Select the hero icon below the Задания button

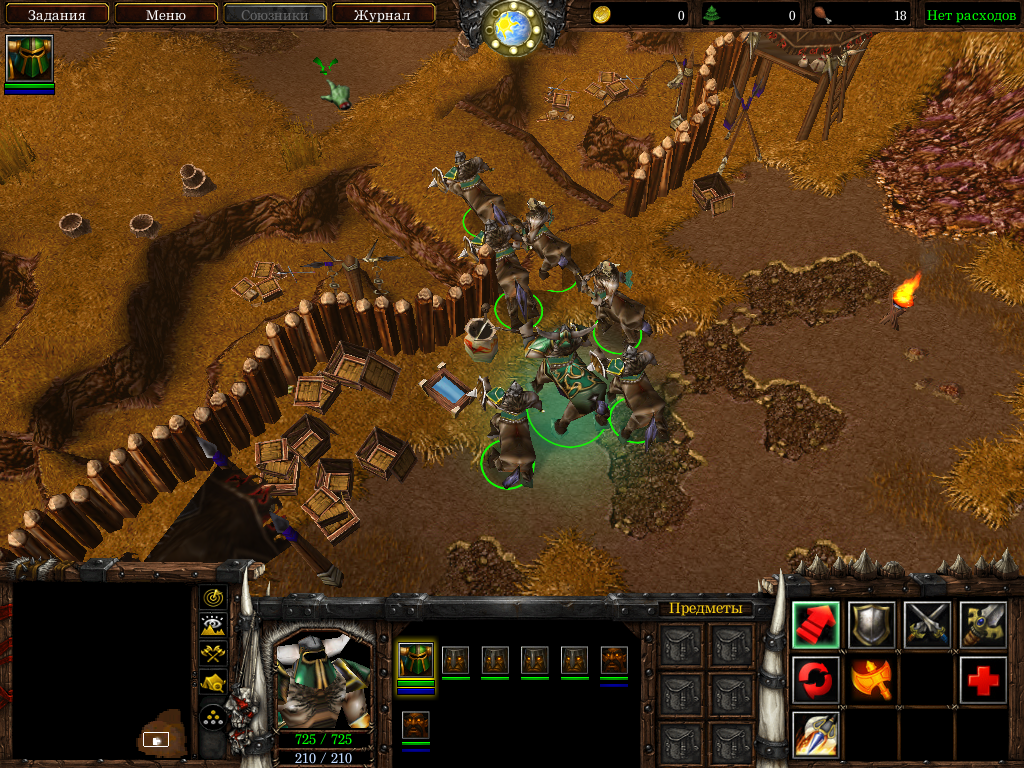29,59
